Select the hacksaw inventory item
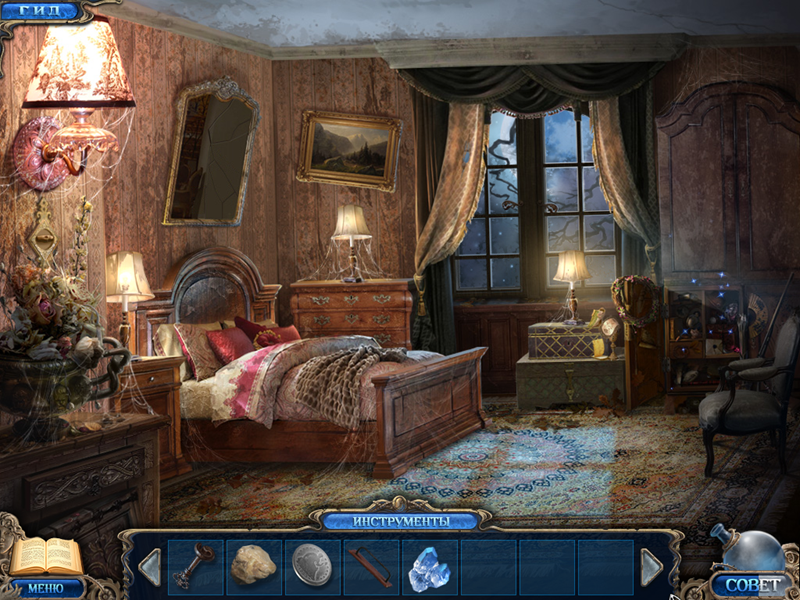This screenshot has width=800, height=600. point(369,566)
